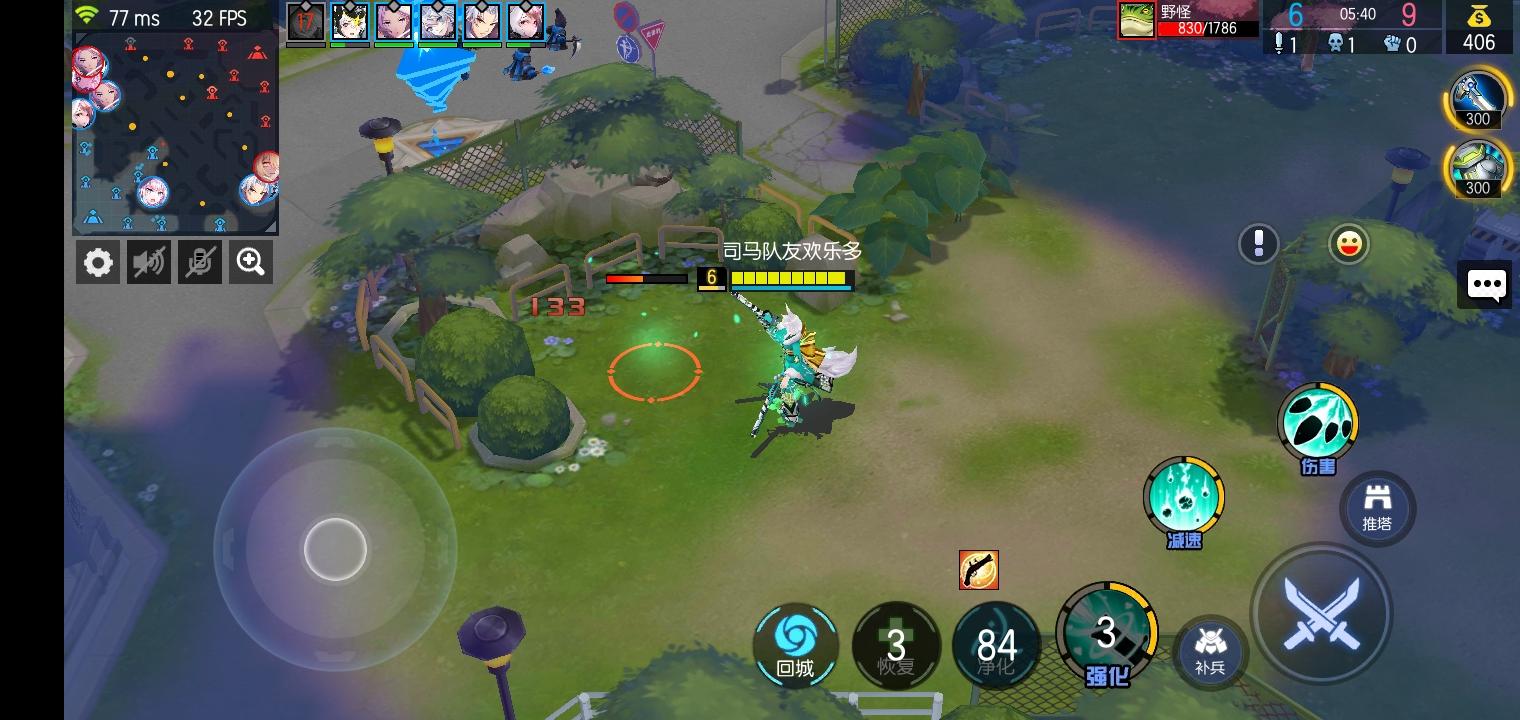Toggle the microphone mute
Image resolution: width=1520 pixels, height=720 pixels.
pos(200,261)
